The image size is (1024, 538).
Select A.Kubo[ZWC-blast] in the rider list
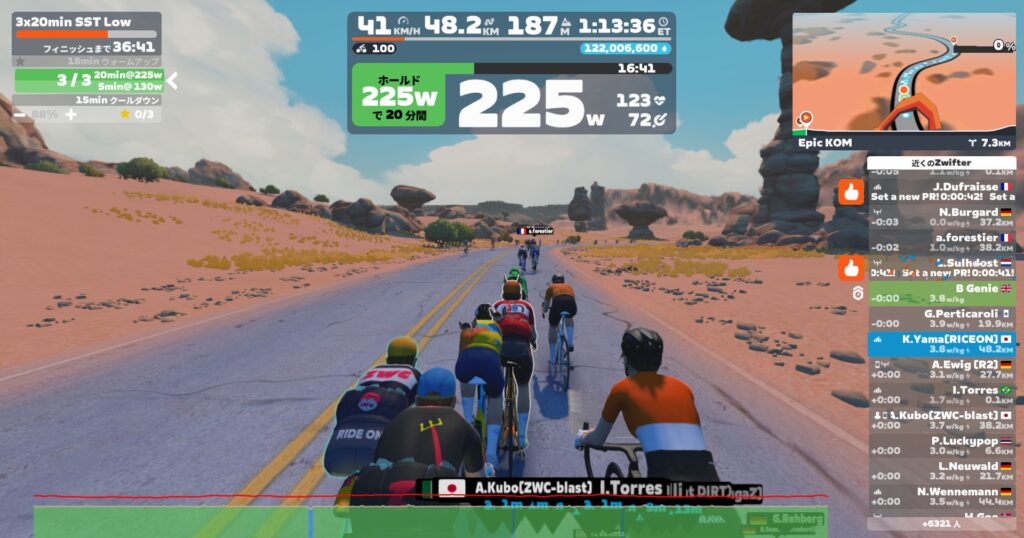coord(941,420)
